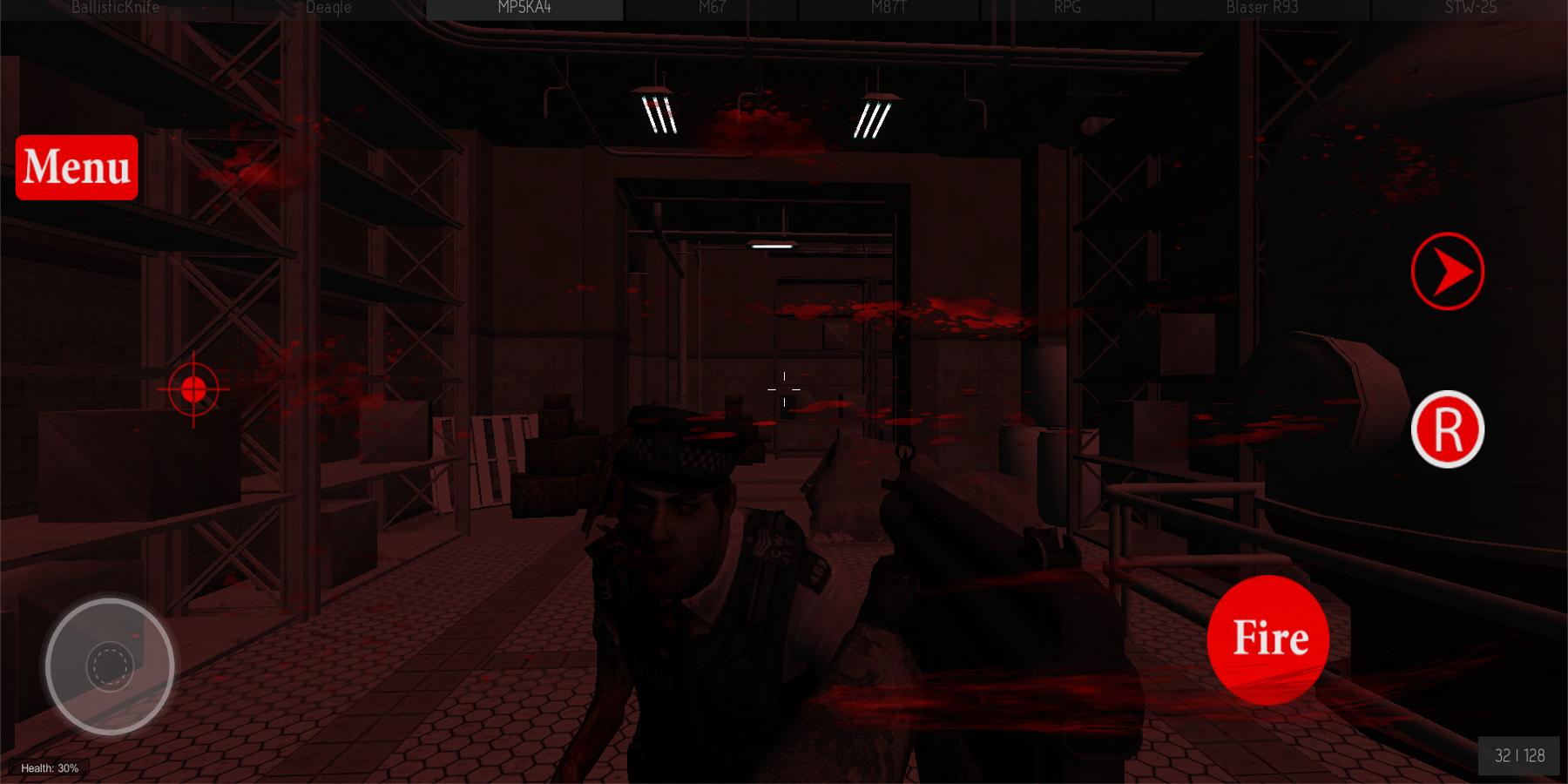
Task: Equip the BallisticKnife
Action: [116, 8]
